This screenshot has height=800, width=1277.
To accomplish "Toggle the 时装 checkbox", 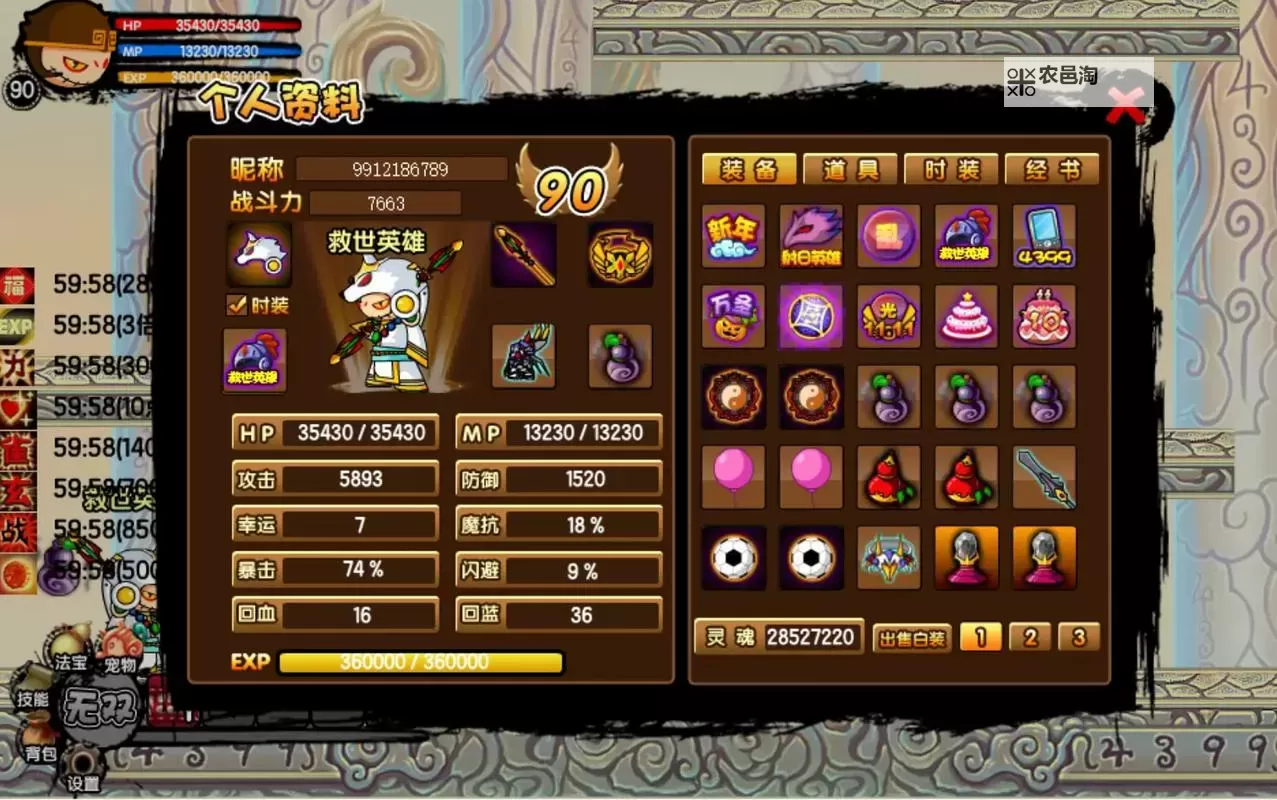I will point(237,305).
